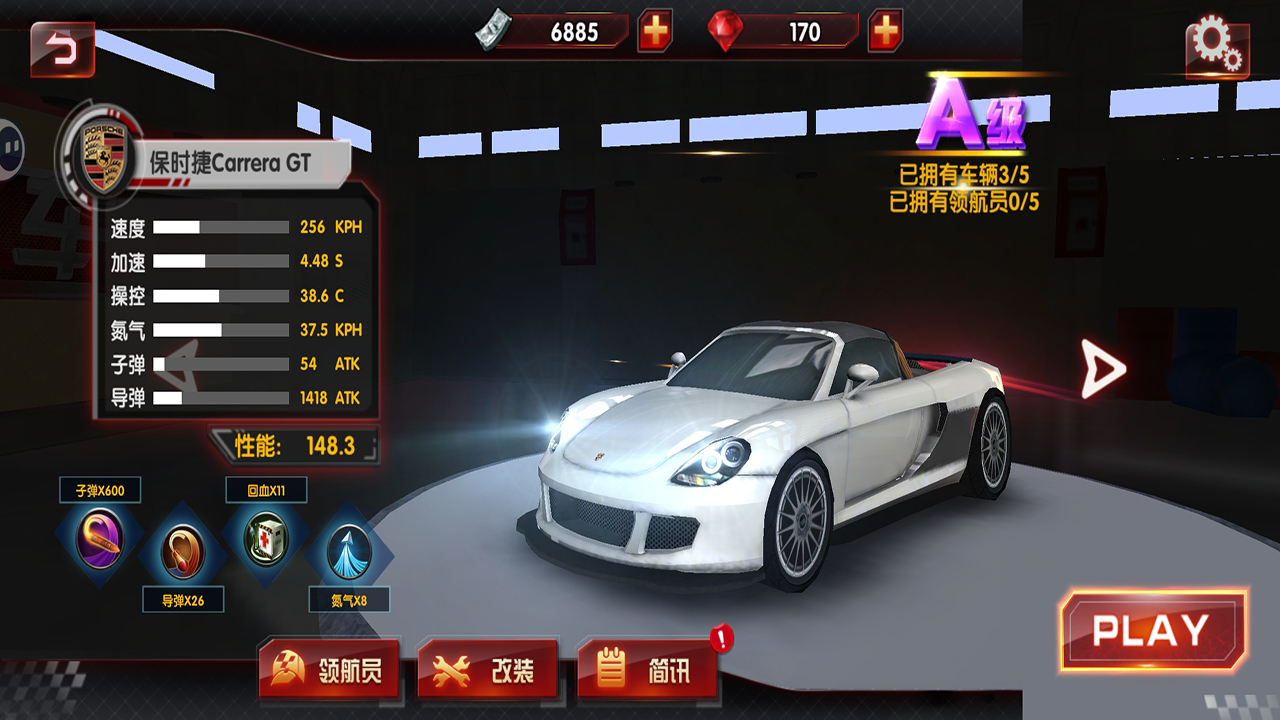Viewport: 1280px width, 720px height.
Task: Open the 领航员 navigator menu
Action: coord(329,670)
